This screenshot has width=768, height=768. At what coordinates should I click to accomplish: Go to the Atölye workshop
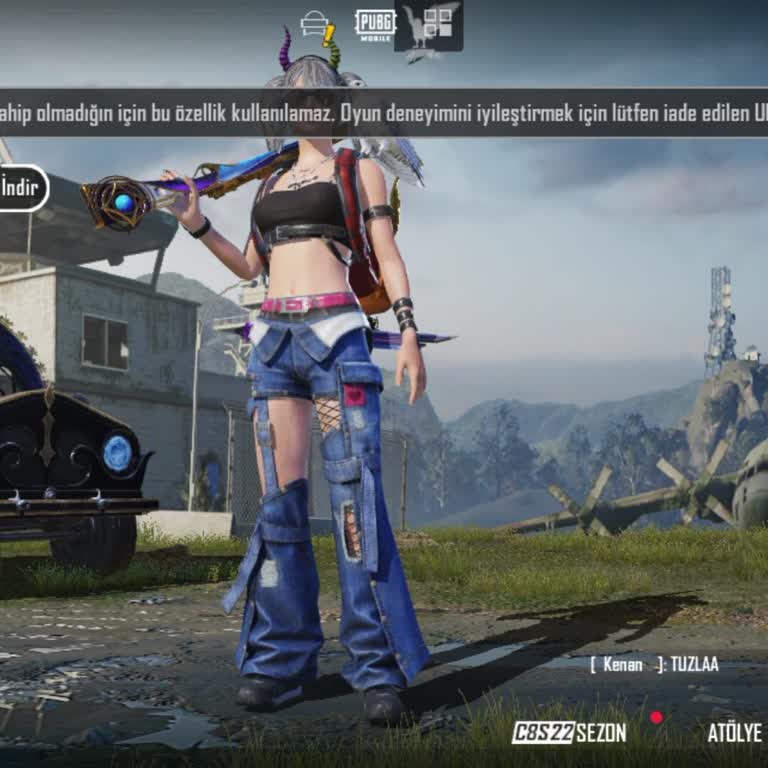pos(734,732)
